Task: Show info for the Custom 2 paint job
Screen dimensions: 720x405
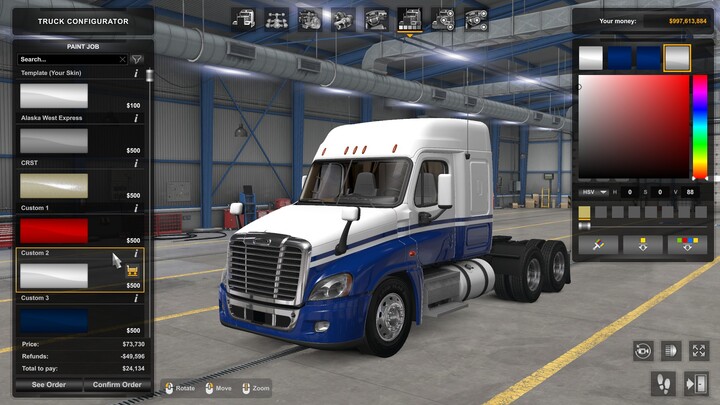Action: point(136,253)
